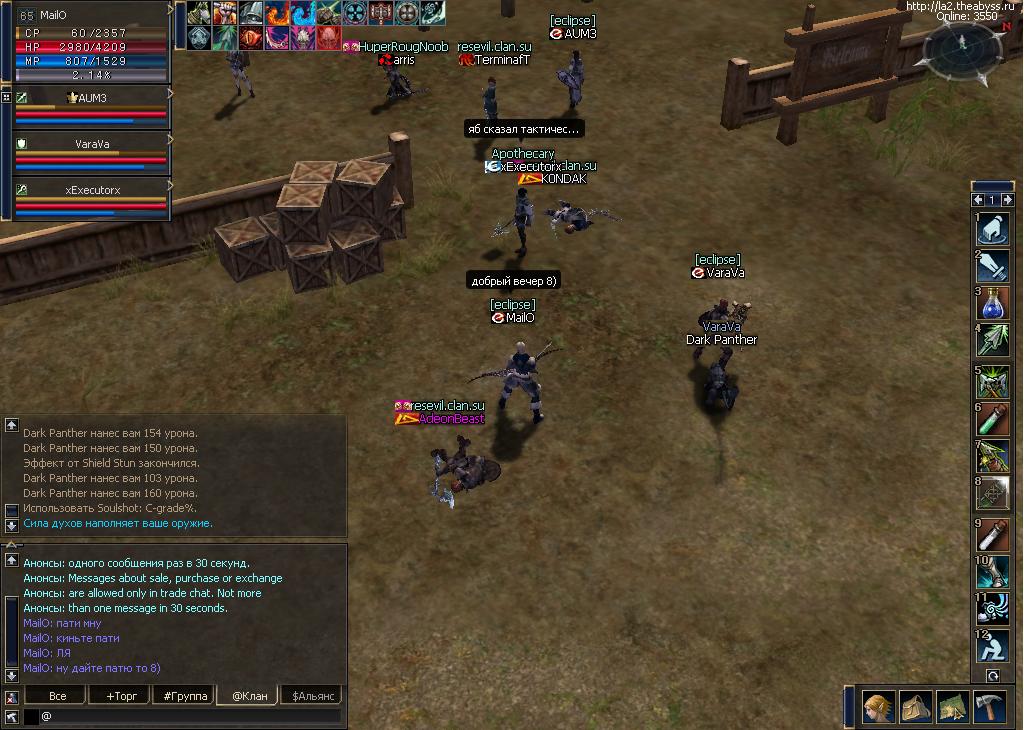Switch to the next hotbar page
This screenshot has width=1024, height=730.
(1006, 199)
